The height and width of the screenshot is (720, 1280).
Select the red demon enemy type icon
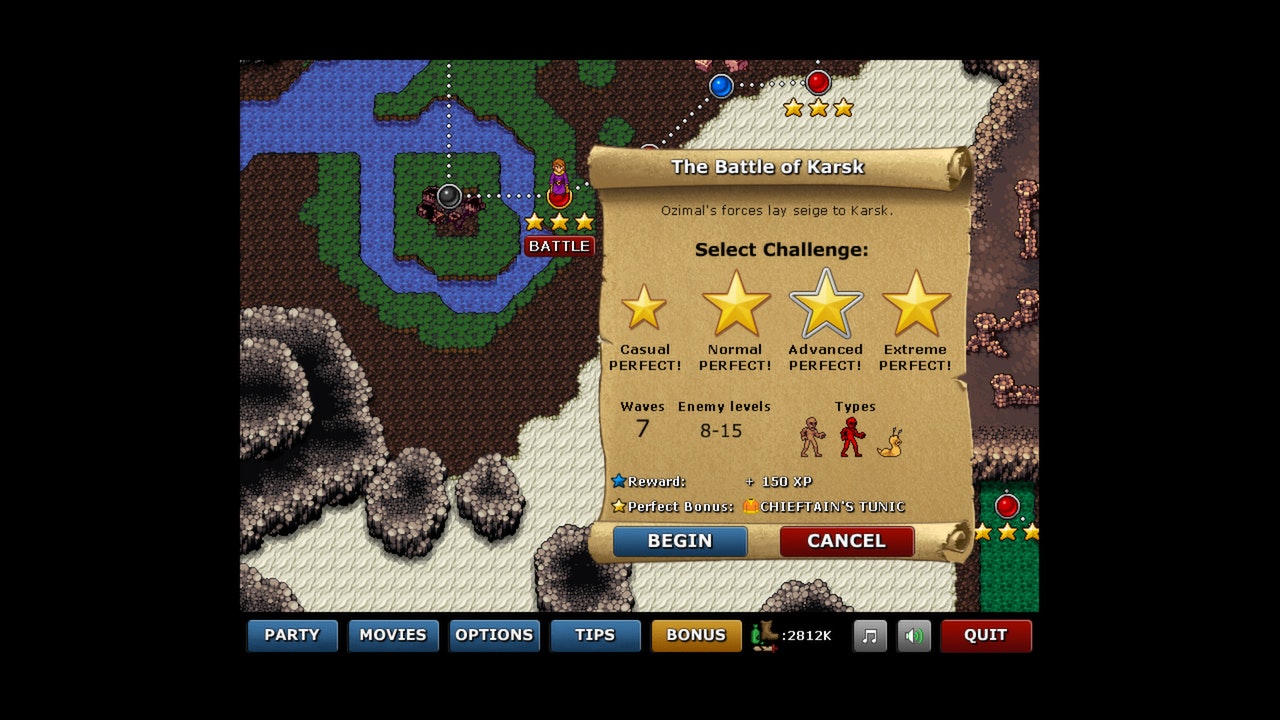[852, 437]
